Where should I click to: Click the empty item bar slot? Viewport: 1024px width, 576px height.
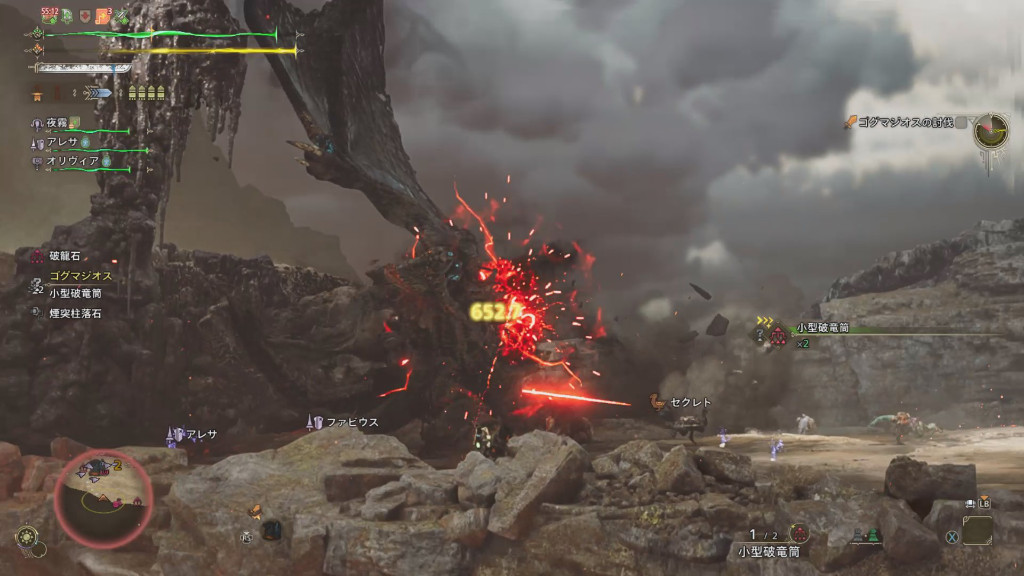point(977,529)
